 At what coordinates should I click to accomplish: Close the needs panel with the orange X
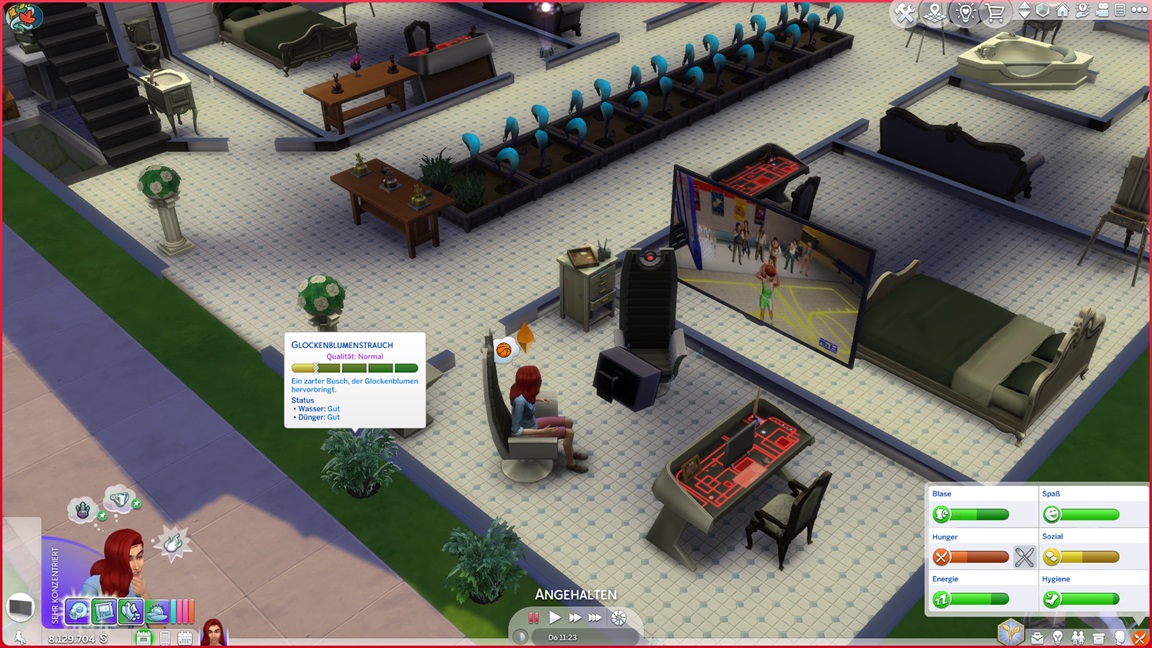coord(1139,637)
